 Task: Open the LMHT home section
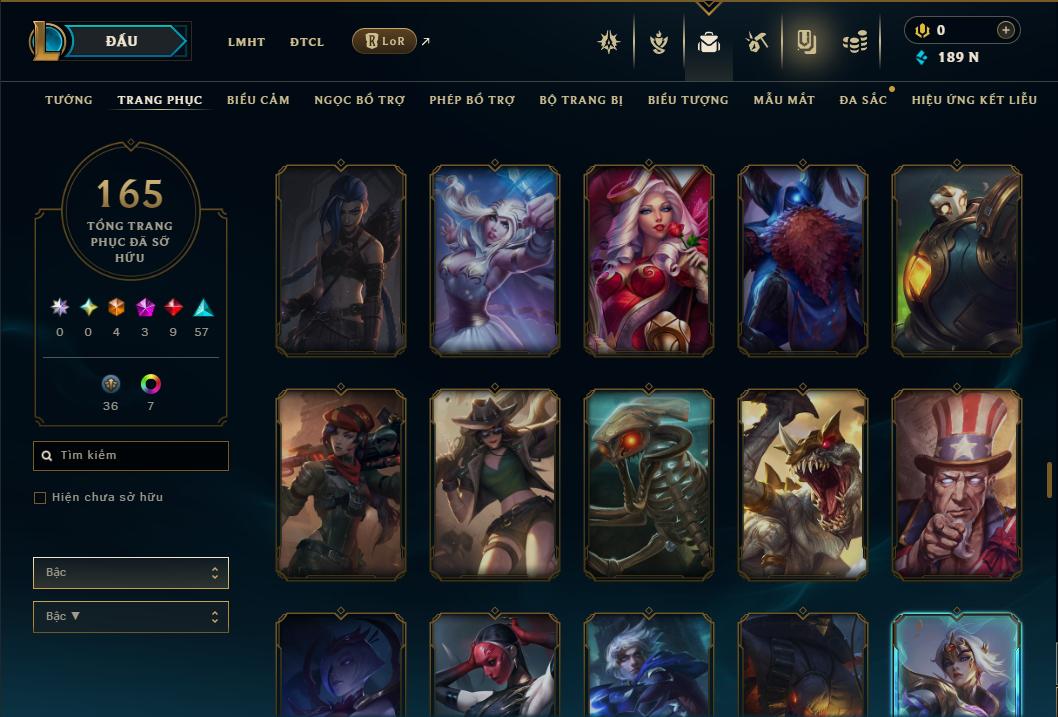246,42
